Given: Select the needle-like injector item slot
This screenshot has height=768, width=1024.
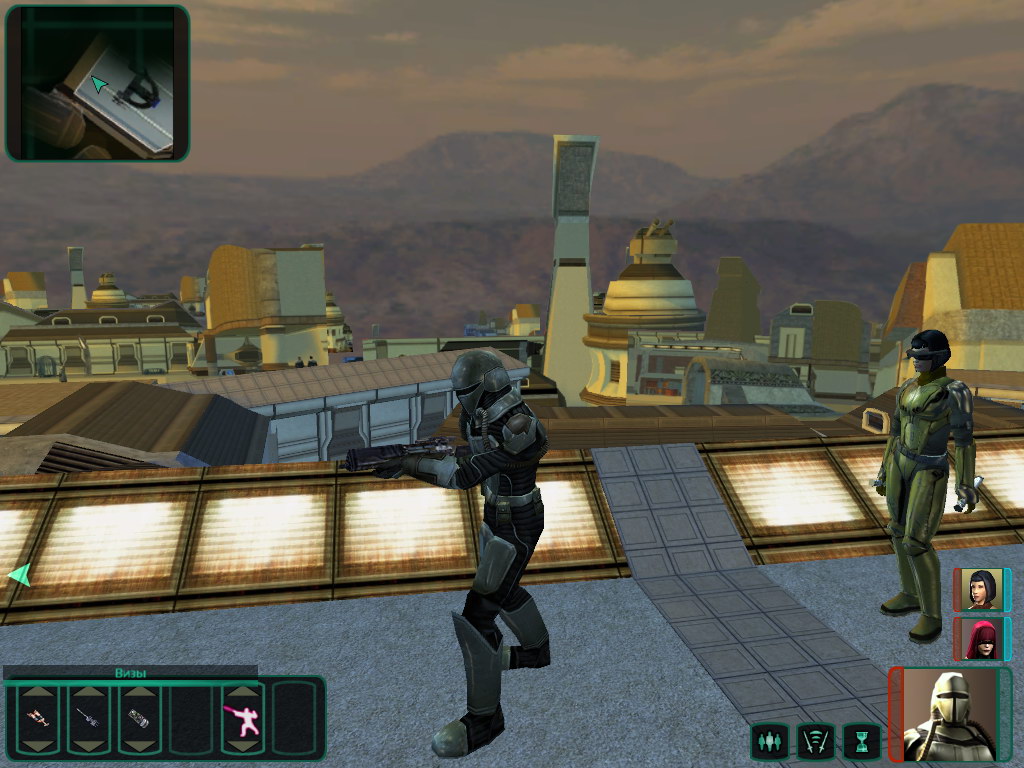Looking at the screenshot, I should tap(88, 718).
